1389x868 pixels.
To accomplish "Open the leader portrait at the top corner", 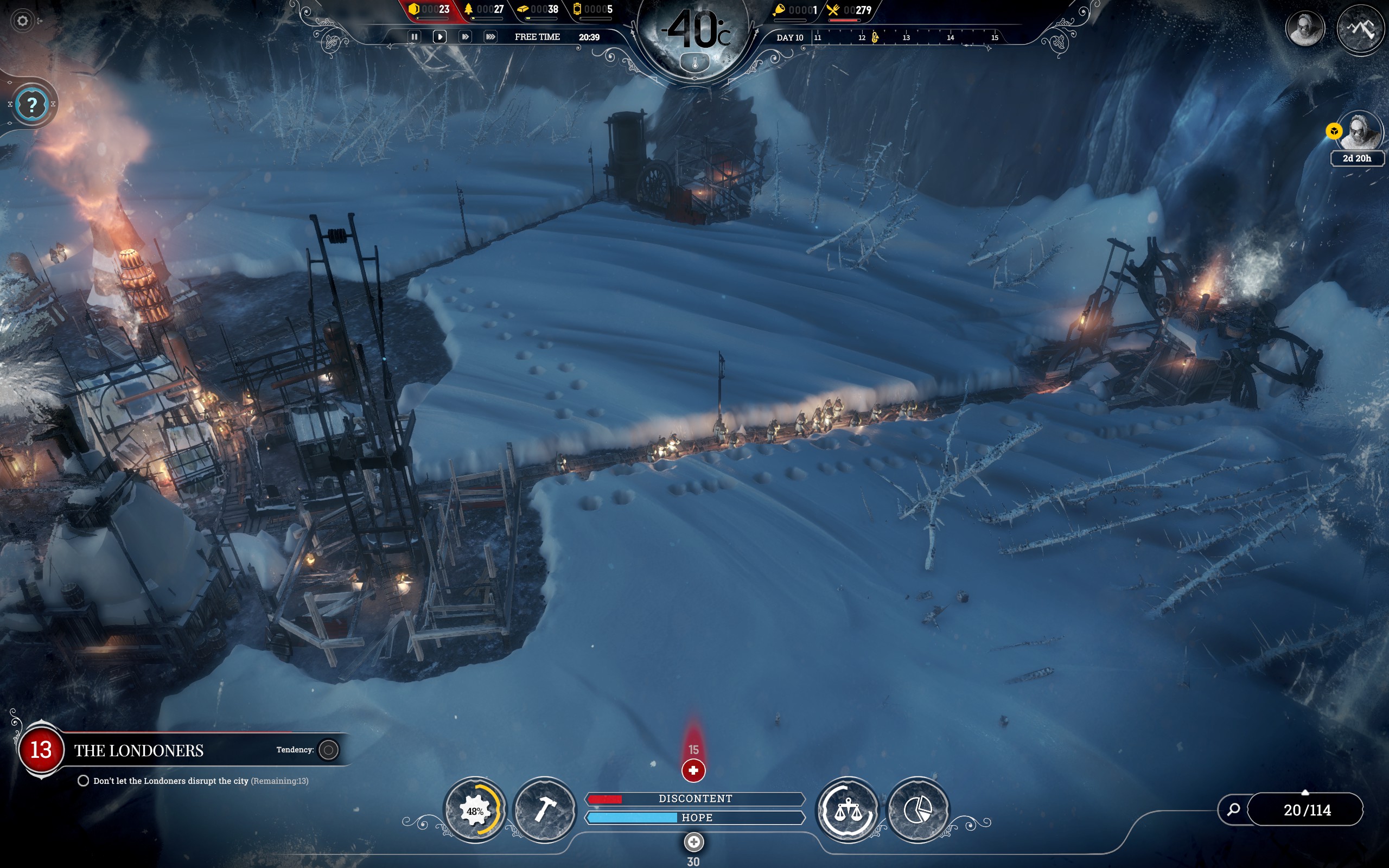I will coord(1304,28).
